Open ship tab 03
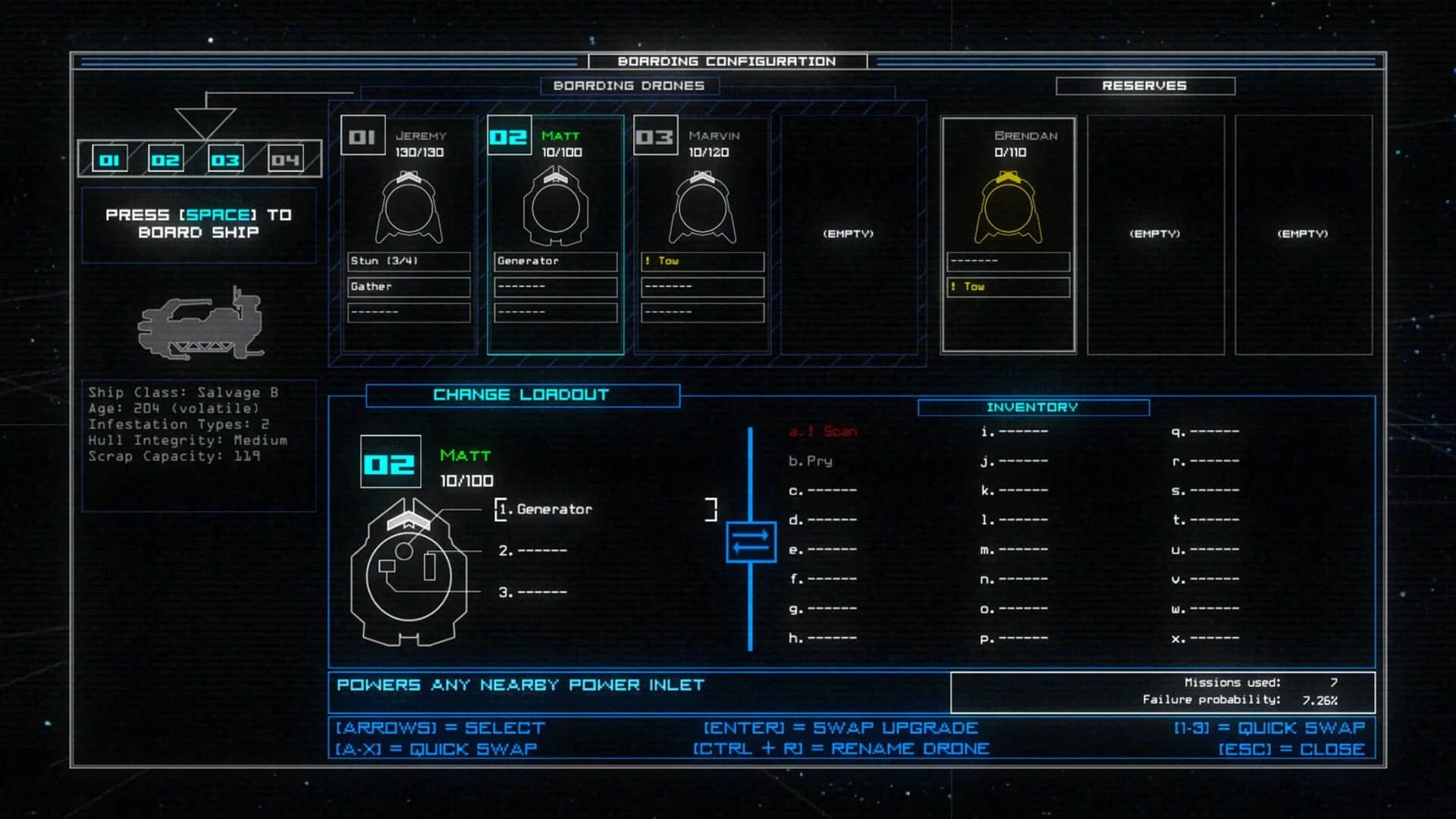1456x819 pixels. pyautogui.click(x=225, y=158)
